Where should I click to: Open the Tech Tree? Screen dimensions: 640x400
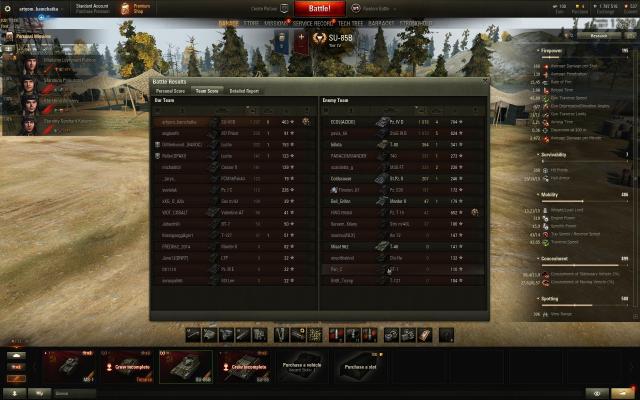coord(350,22)
